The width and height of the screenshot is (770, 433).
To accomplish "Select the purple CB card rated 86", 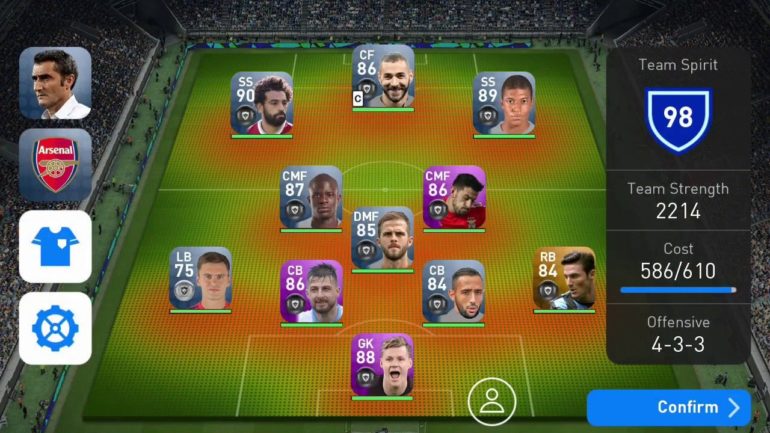I will [x=311, y=291].
